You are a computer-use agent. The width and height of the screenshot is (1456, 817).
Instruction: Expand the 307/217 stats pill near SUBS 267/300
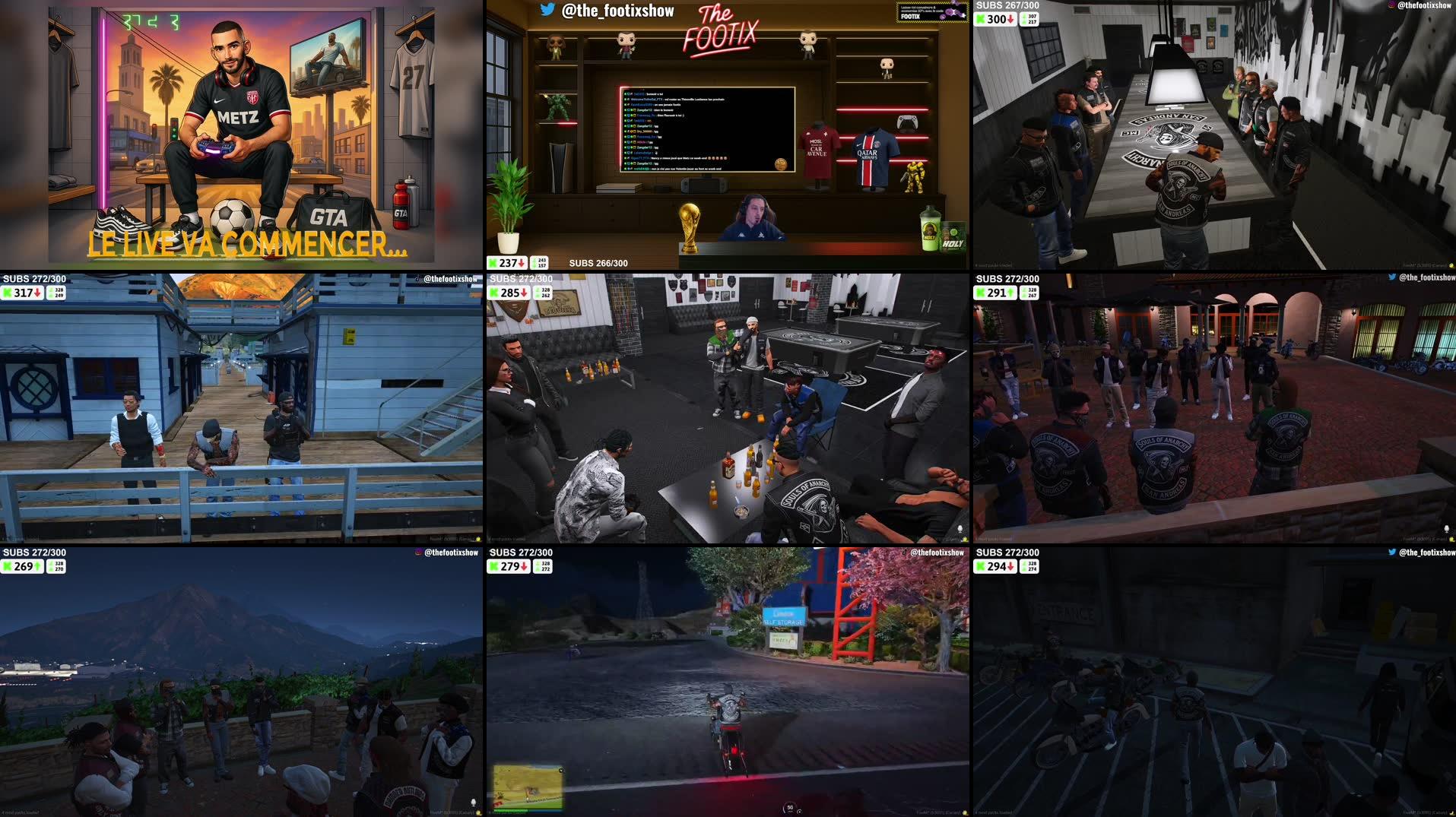click(1029, 20)
